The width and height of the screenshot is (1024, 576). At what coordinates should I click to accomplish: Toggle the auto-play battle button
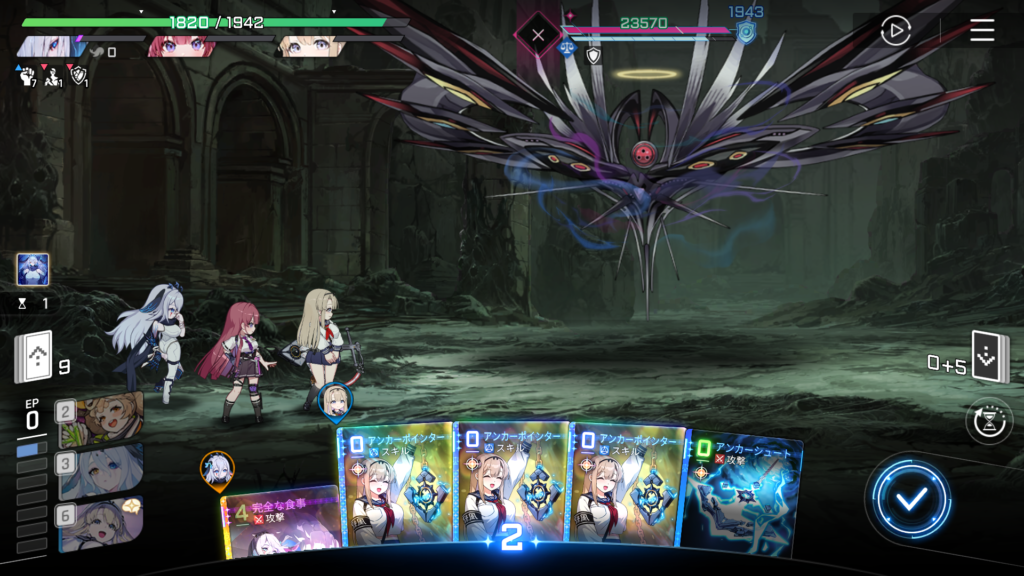(895, 31)
